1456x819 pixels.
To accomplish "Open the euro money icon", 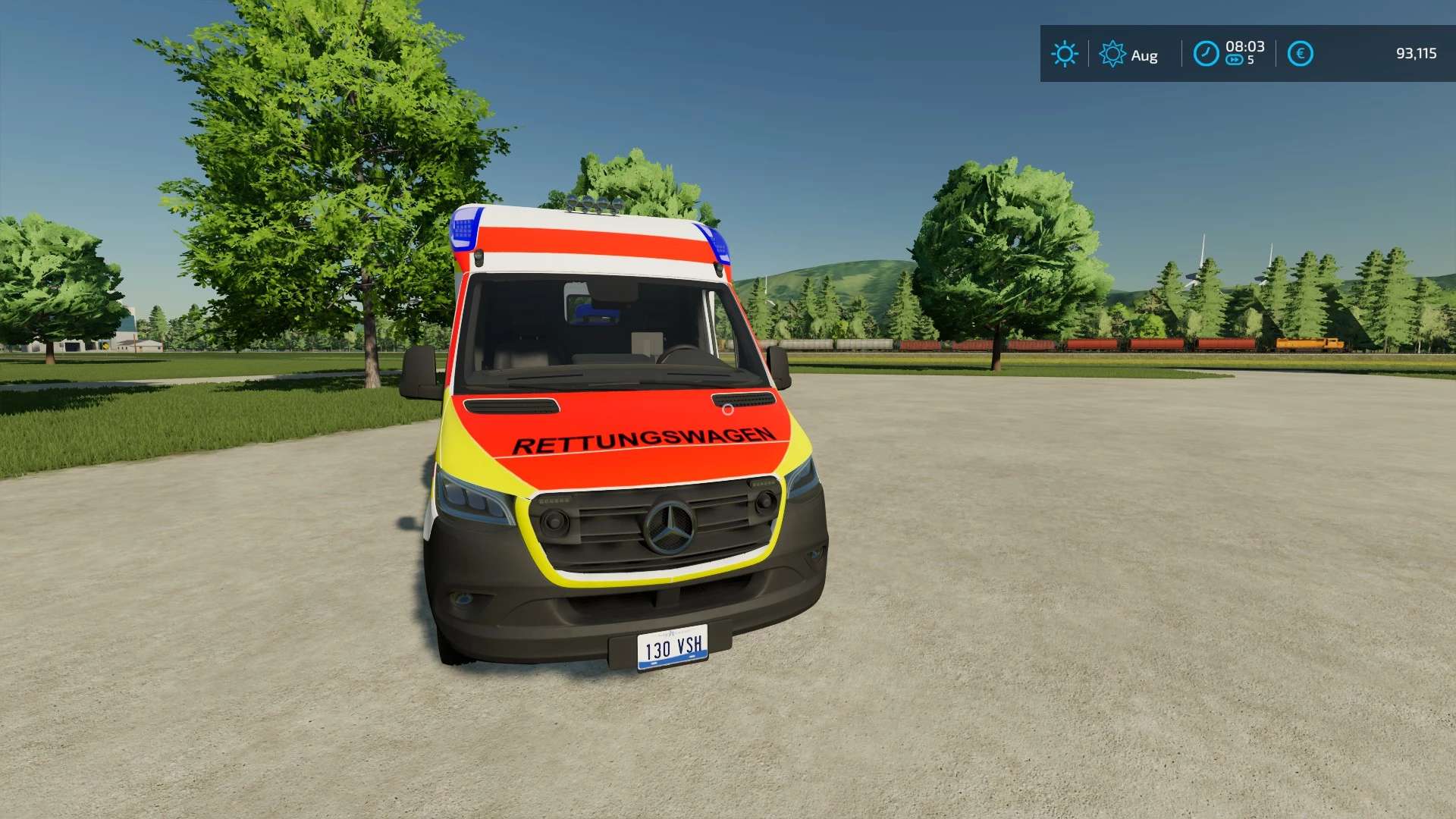I will pyautogui.click(x=1300, y=54).
